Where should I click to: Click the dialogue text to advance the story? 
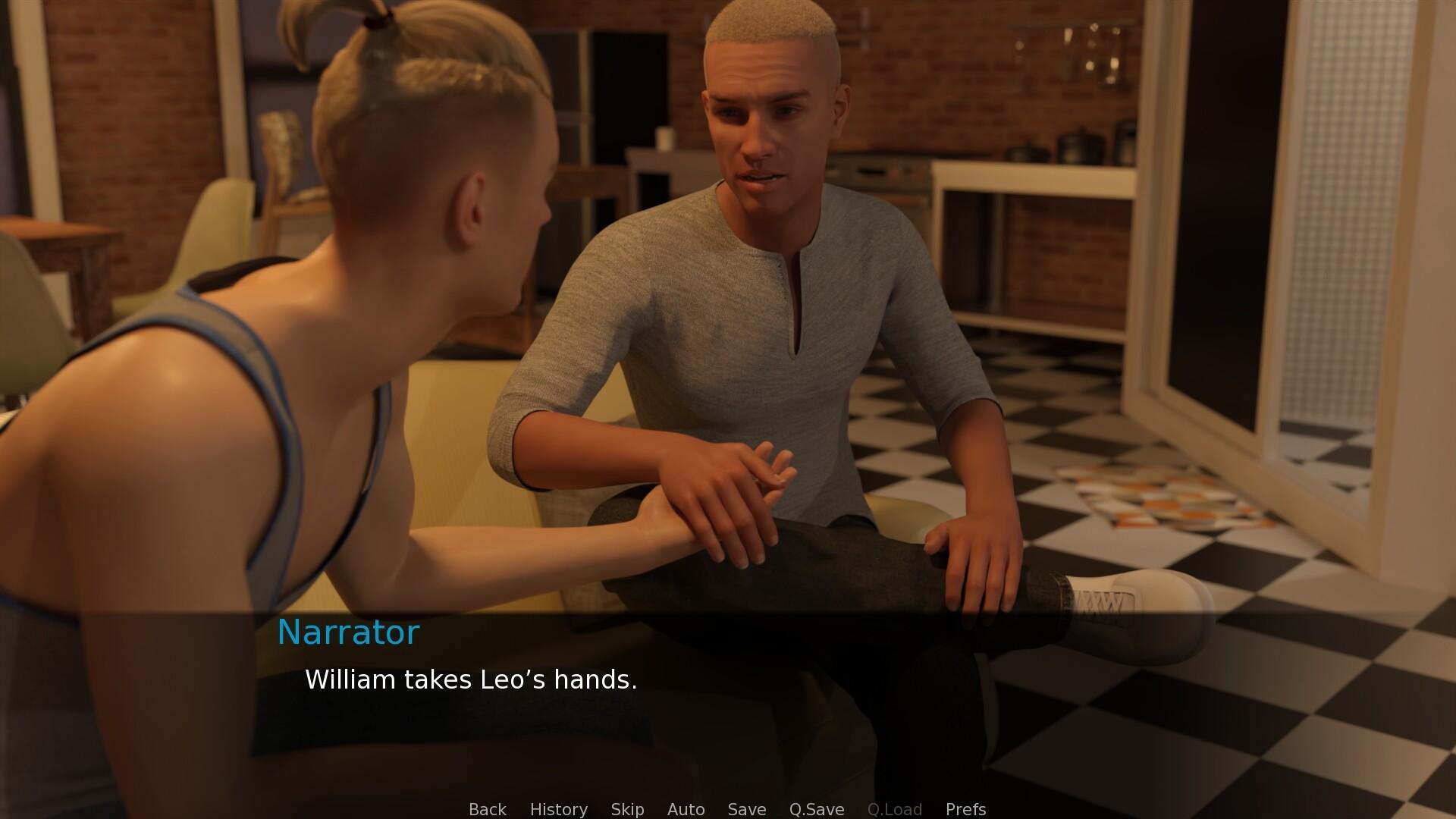tap(470, 680)
